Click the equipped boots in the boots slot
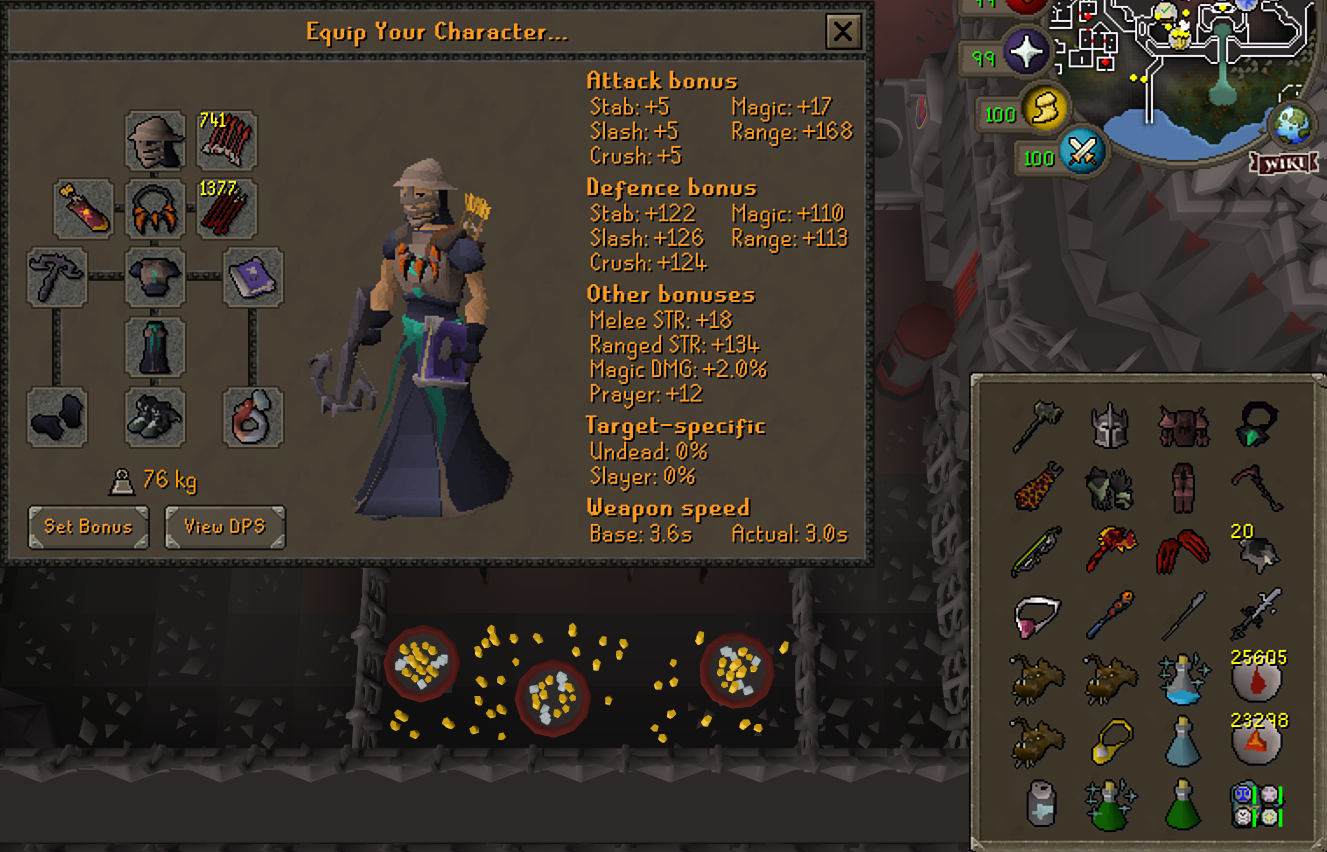This screenshot has width=1327, height=852. [155, 418]
